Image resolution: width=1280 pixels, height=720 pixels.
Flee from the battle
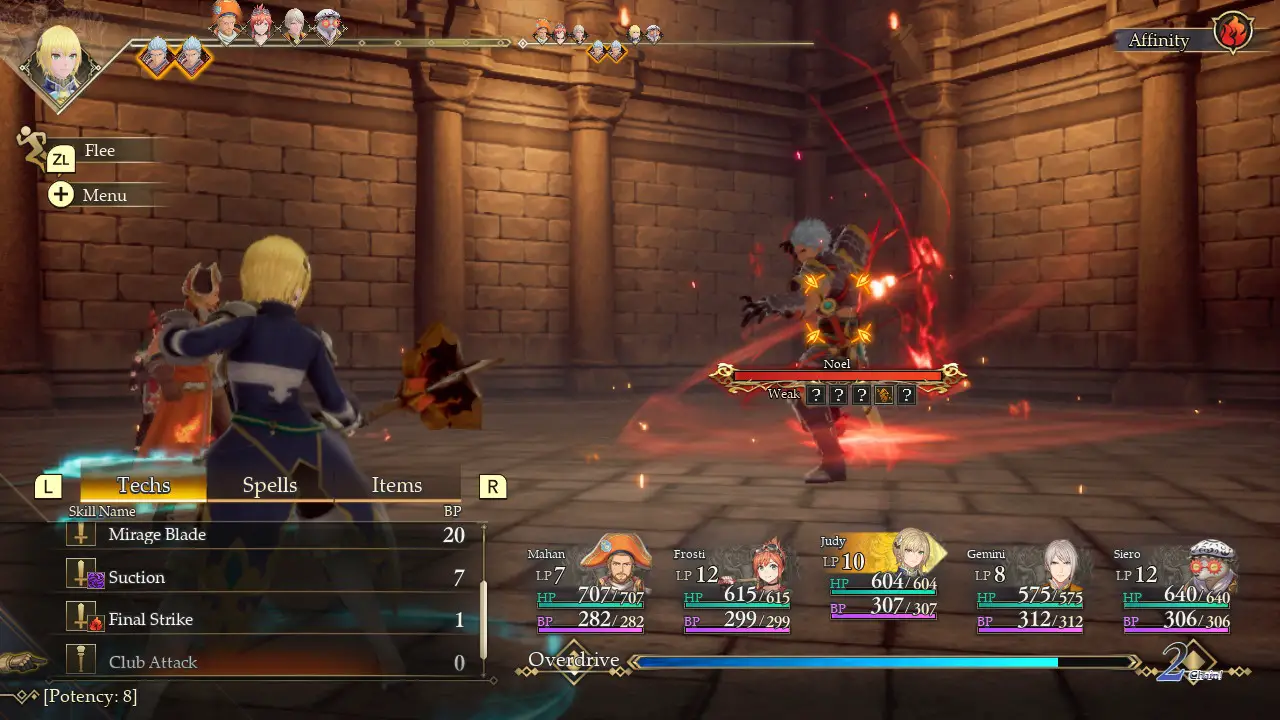click(99, 151)
